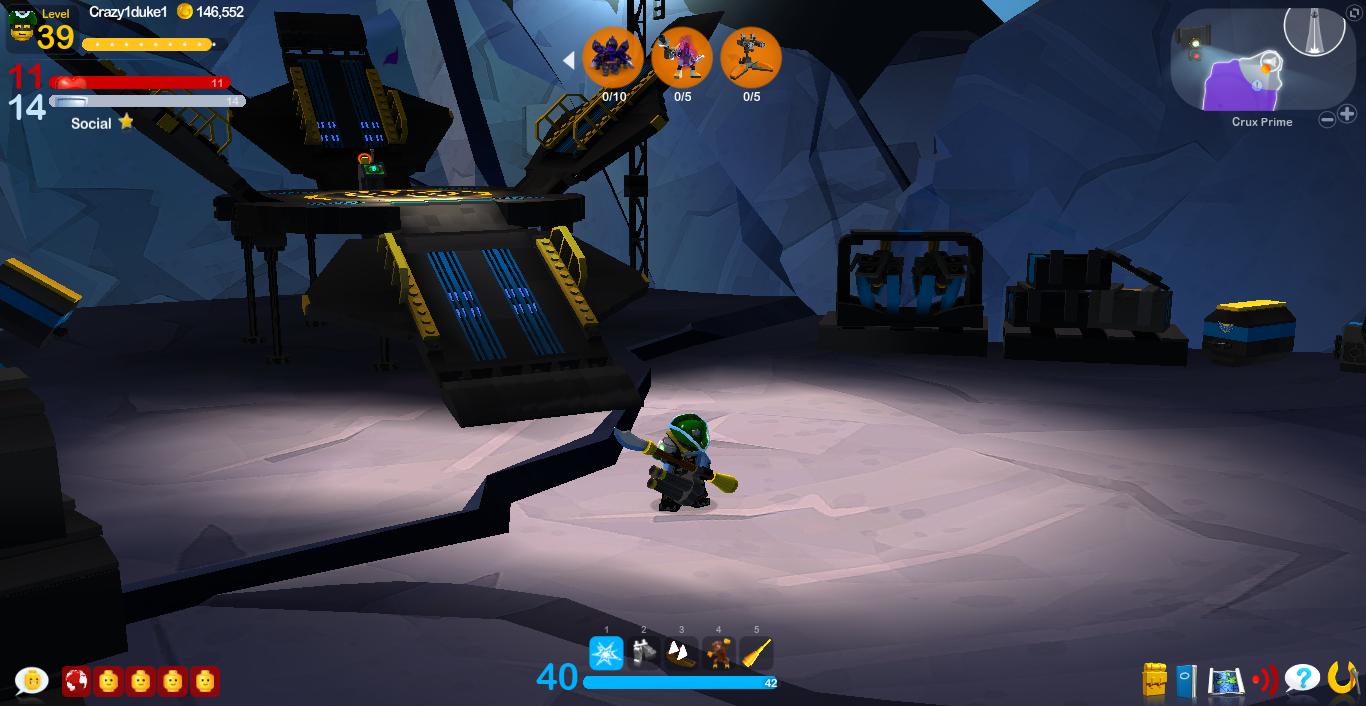Zoom out the minimap with the minus button
The image size is (1366, 706).
(x=1327, y=120)
